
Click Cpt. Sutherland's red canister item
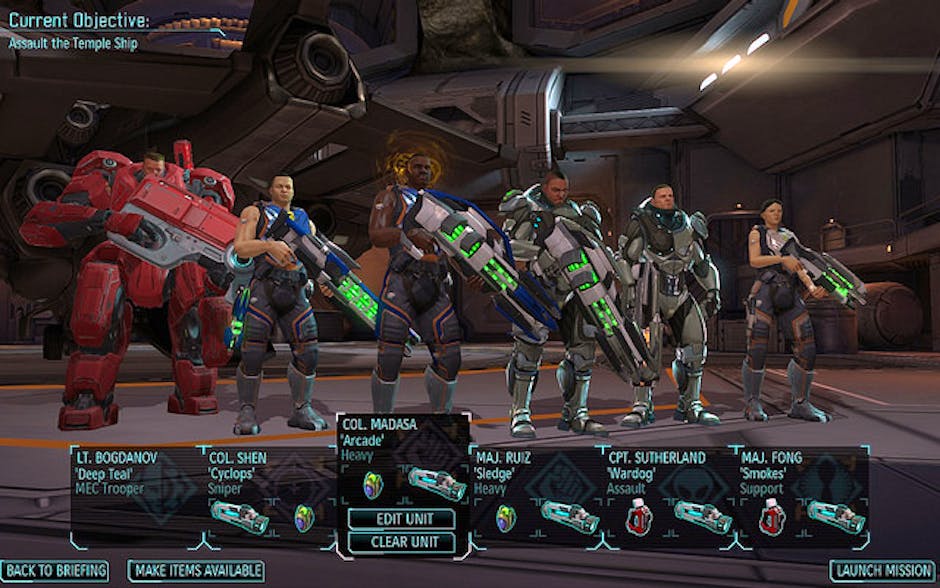tap(637, 517)
